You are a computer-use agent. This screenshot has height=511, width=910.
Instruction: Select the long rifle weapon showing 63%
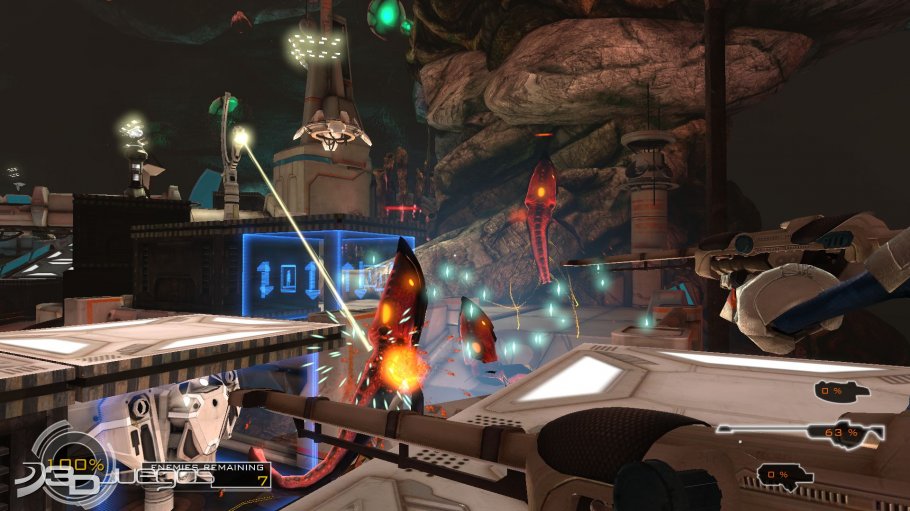coord(801,432)
